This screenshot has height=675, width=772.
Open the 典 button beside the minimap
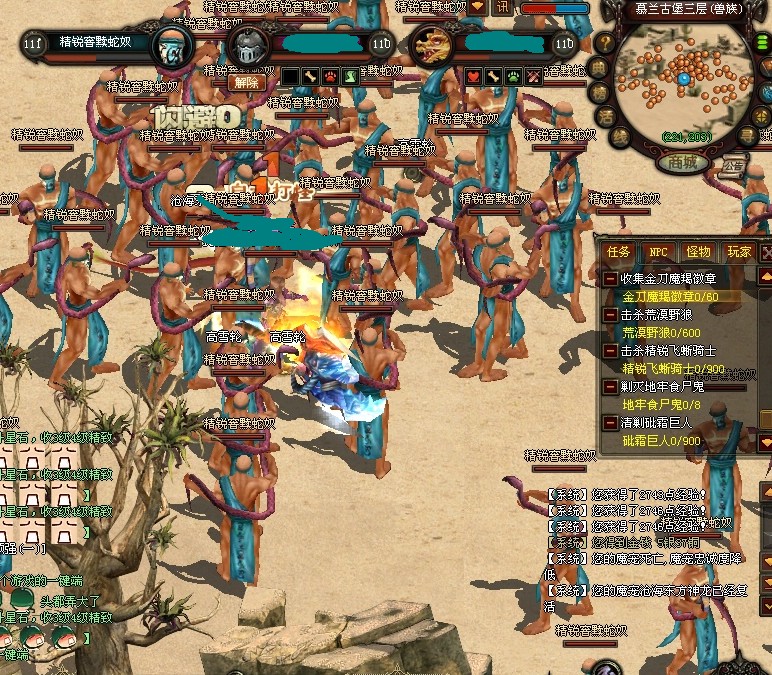[600, 68]
